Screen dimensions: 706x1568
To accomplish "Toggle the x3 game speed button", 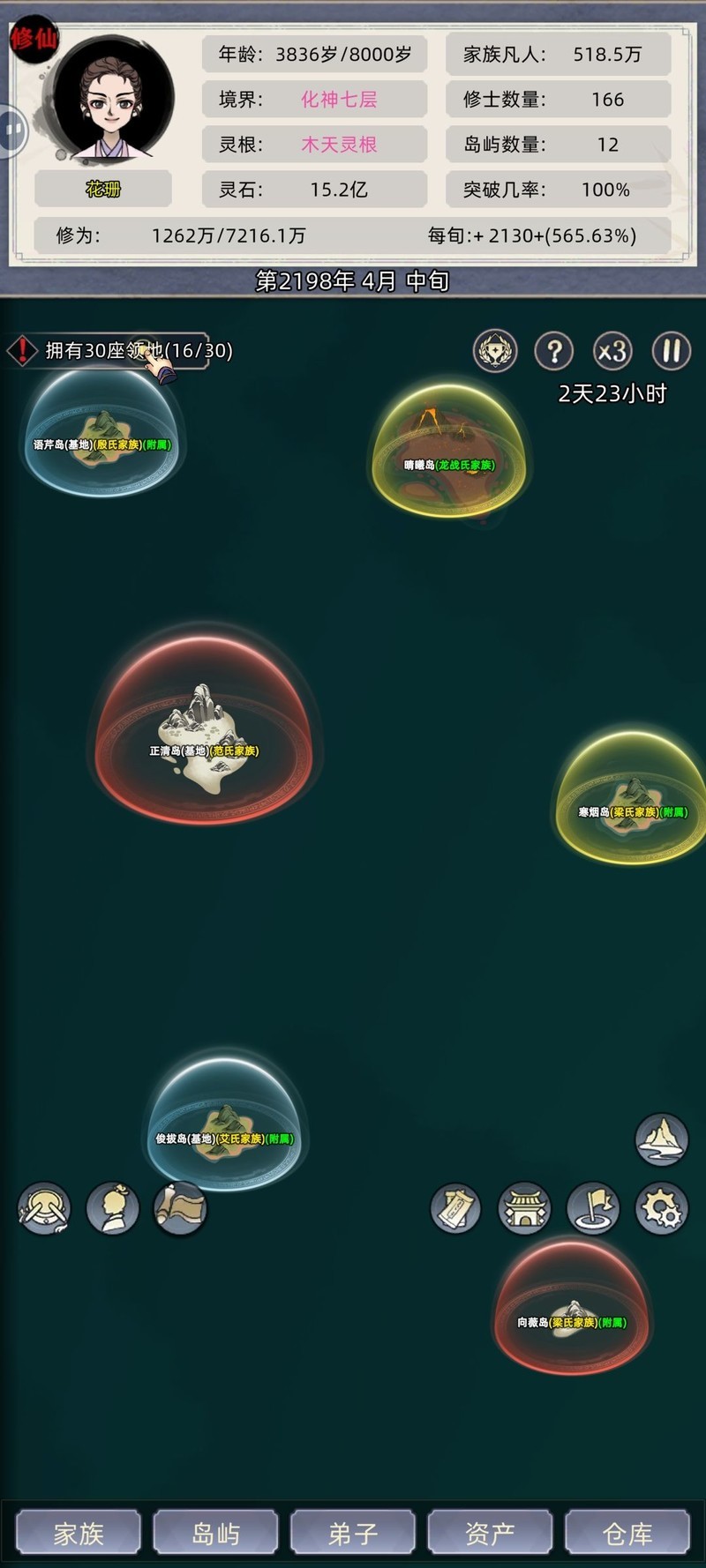I will coord(612,351).
